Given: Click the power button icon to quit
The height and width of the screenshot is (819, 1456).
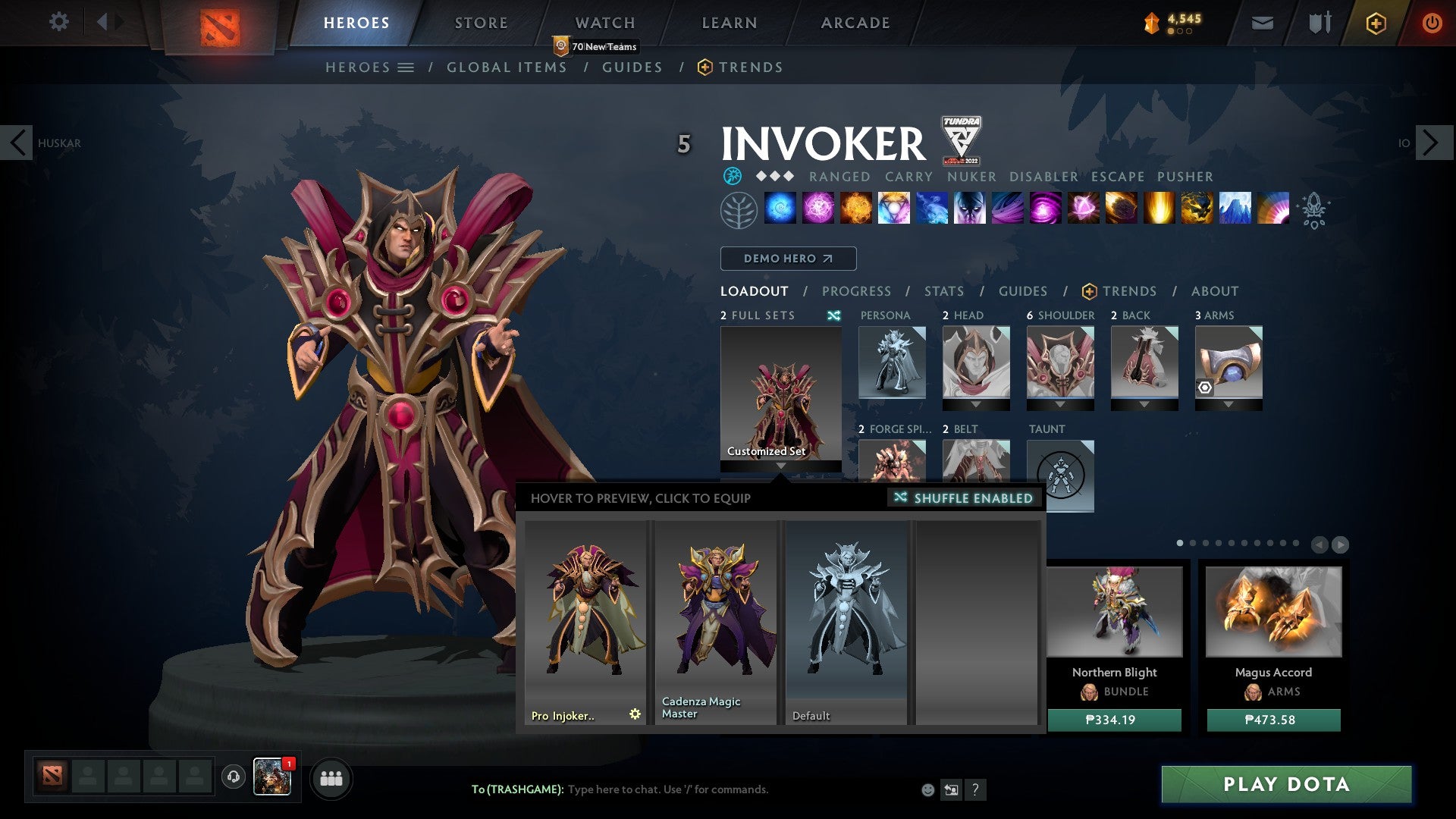Looking at the screenshot, I should (1433, 23).
